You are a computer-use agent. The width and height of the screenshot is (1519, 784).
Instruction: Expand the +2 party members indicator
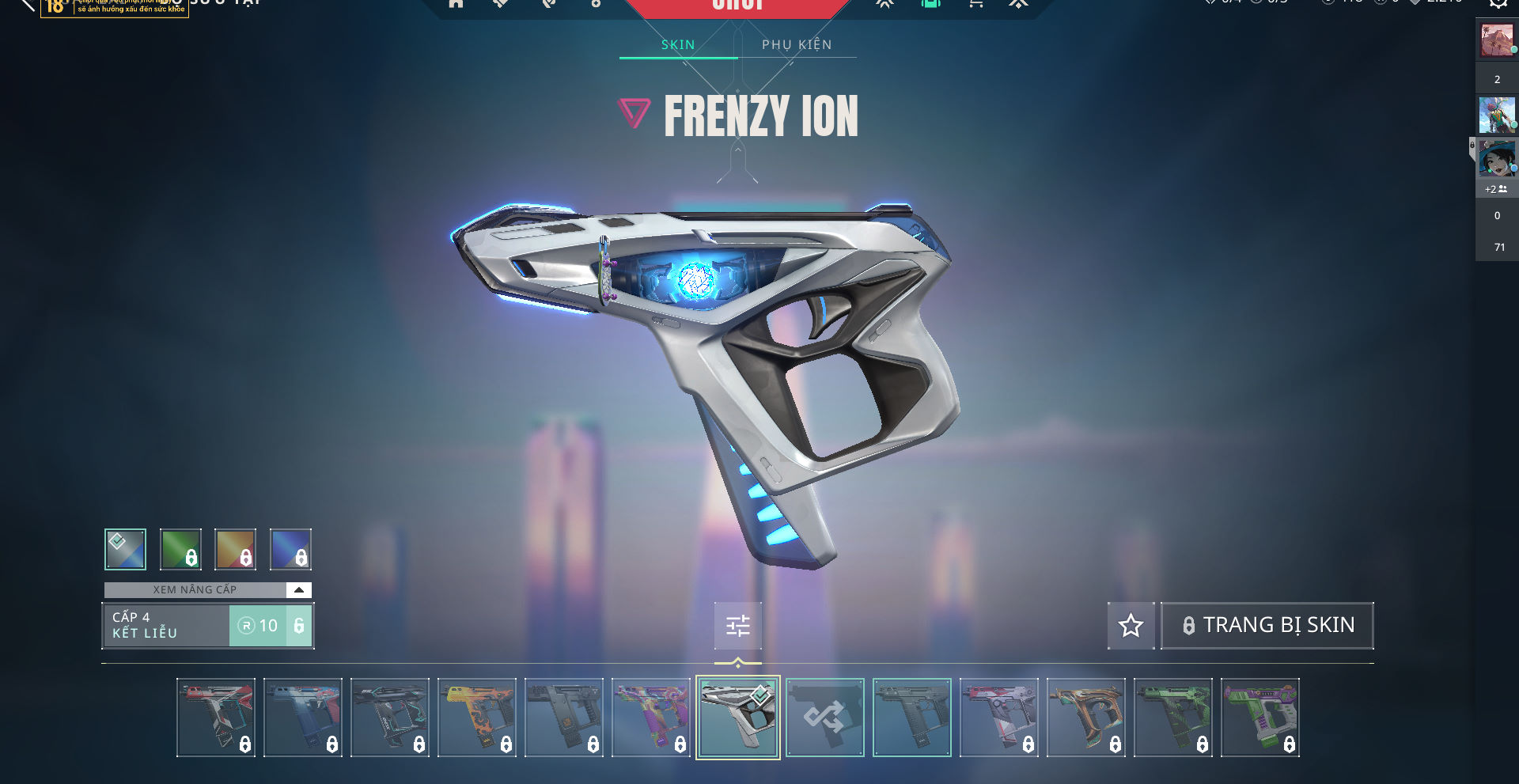click(x=1495, y=190)
